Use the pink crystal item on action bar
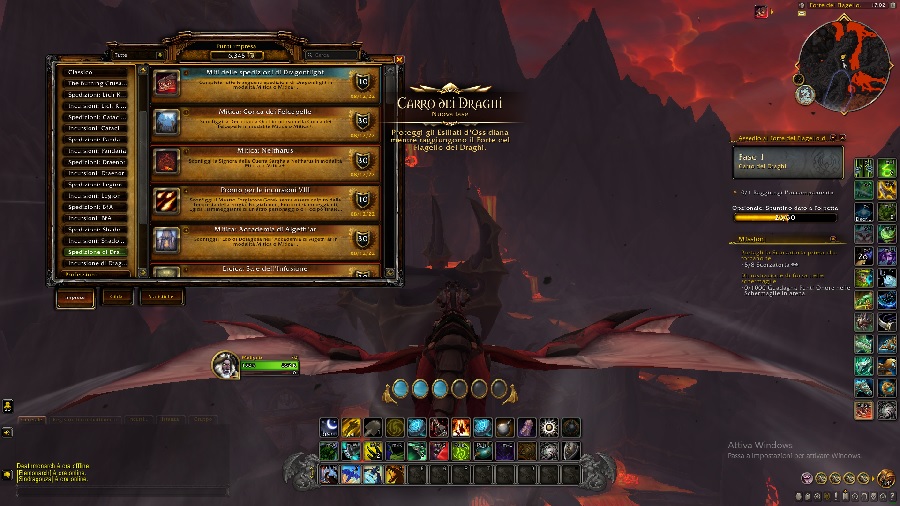900x506 pixels. coord(527,428)
